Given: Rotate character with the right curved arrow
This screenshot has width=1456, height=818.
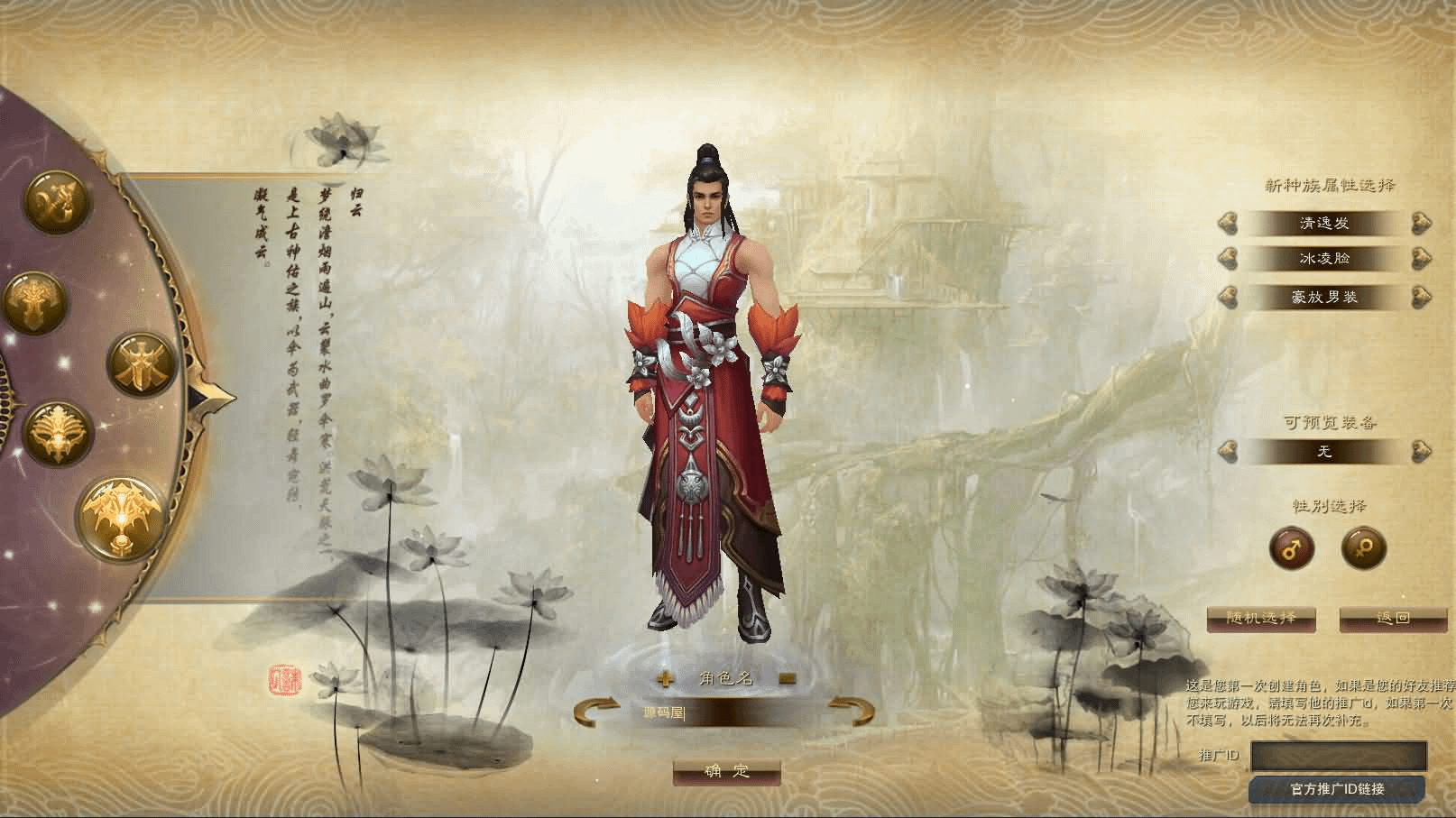Looking at the screenshot, I should (852, 711).
